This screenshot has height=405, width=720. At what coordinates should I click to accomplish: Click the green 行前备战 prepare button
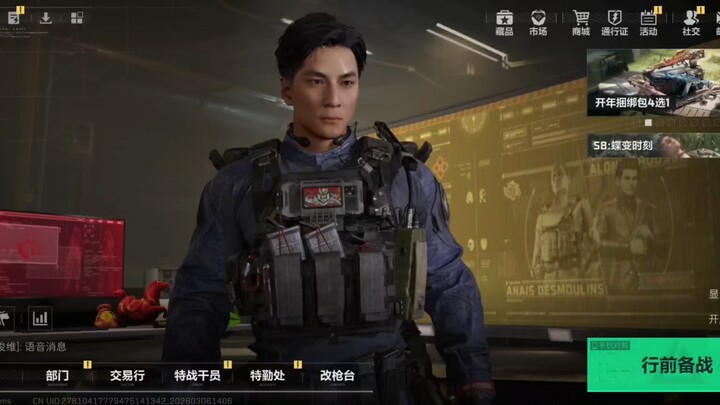654,366
